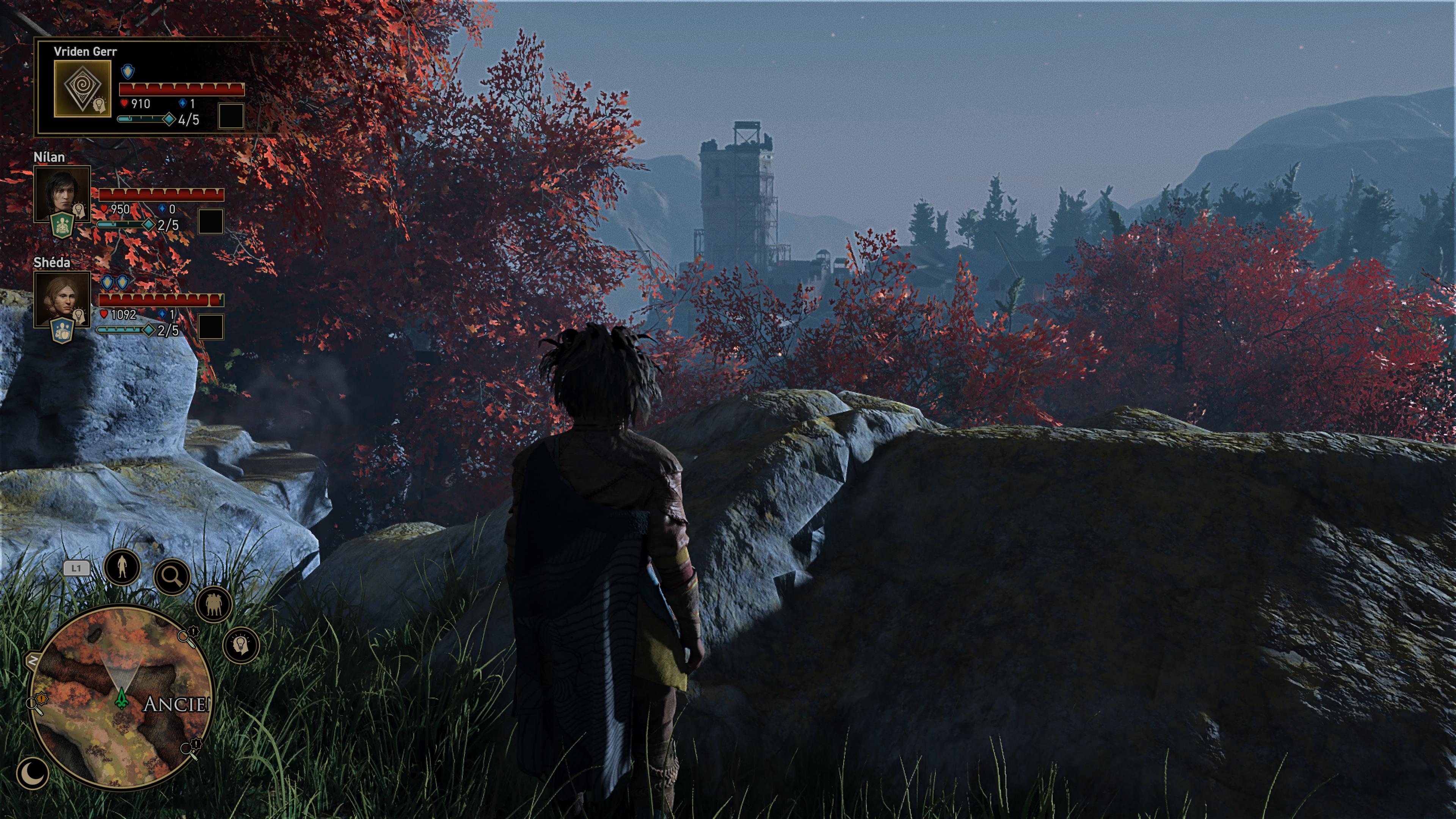Select the three-person party group icon
1456x819 pixels.
[213, 604]
